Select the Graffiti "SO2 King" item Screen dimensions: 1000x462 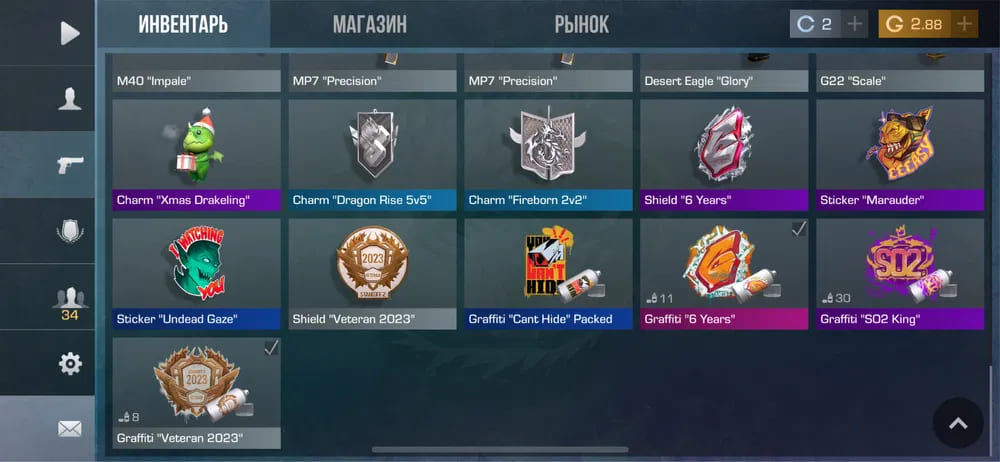[x=899, y=273]
